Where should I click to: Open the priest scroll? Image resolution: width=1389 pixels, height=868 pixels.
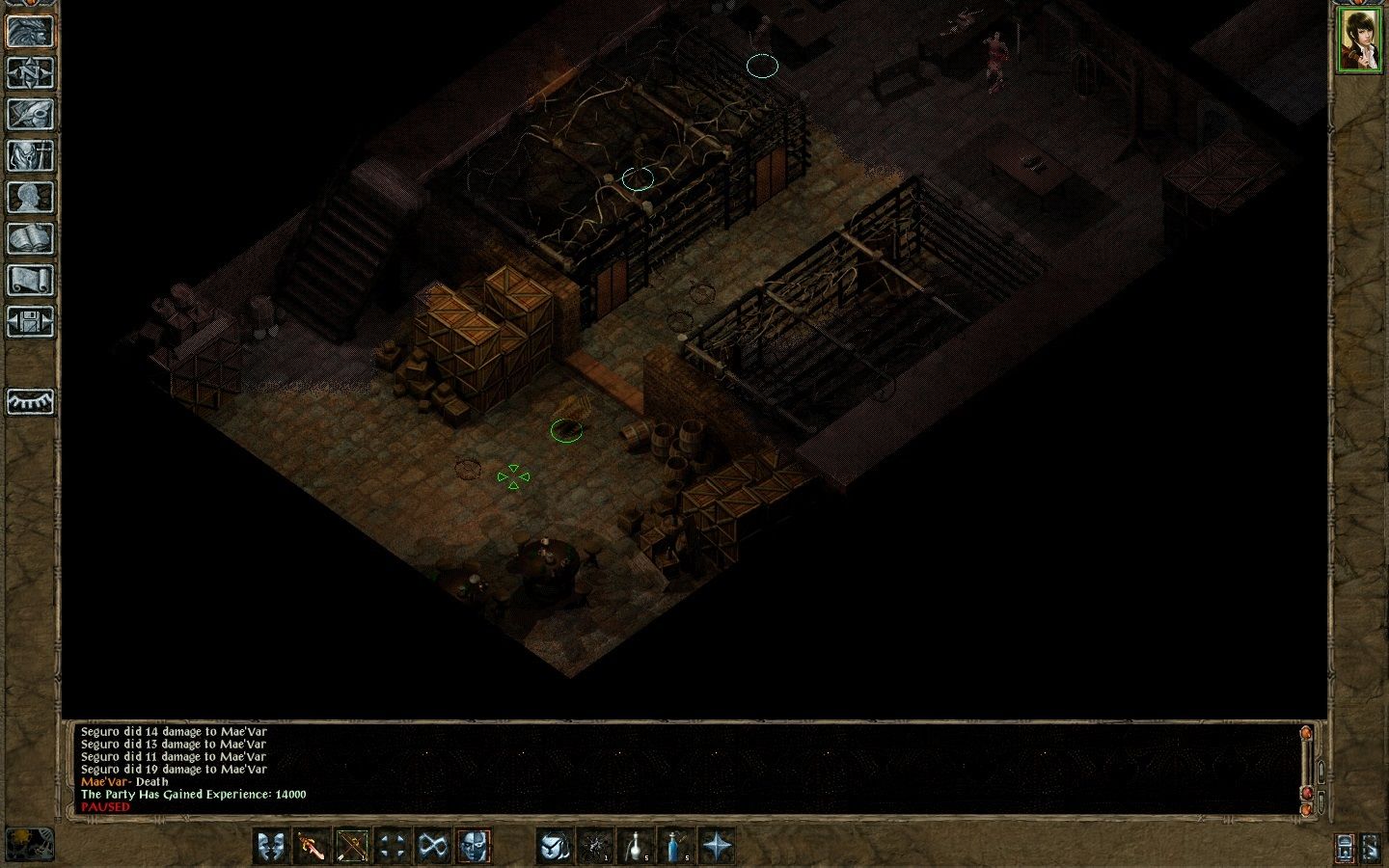[30, 280]
